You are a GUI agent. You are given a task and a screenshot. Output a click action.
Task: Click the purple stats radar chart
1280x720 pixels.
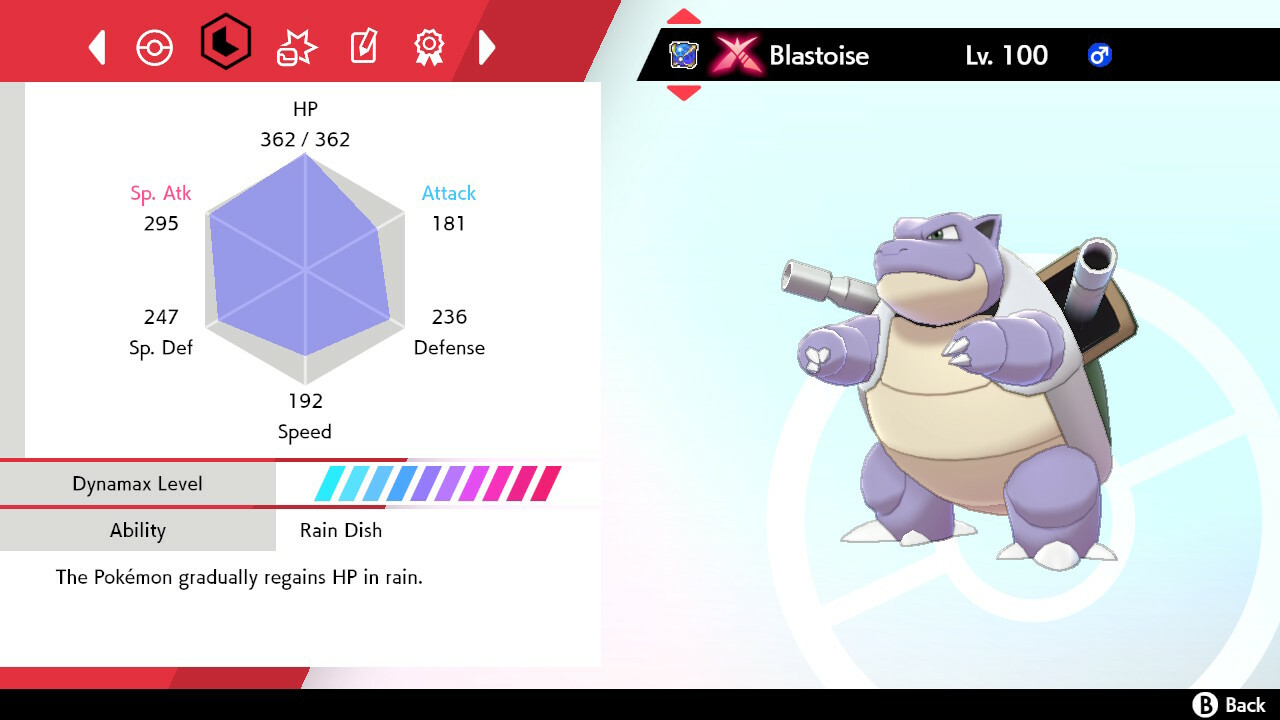click(x=305, y=270)
